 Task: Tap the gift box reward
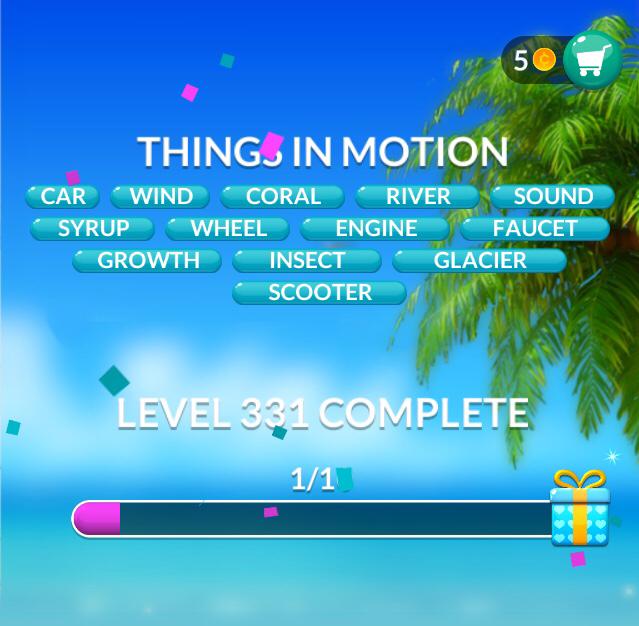[580, 510]
